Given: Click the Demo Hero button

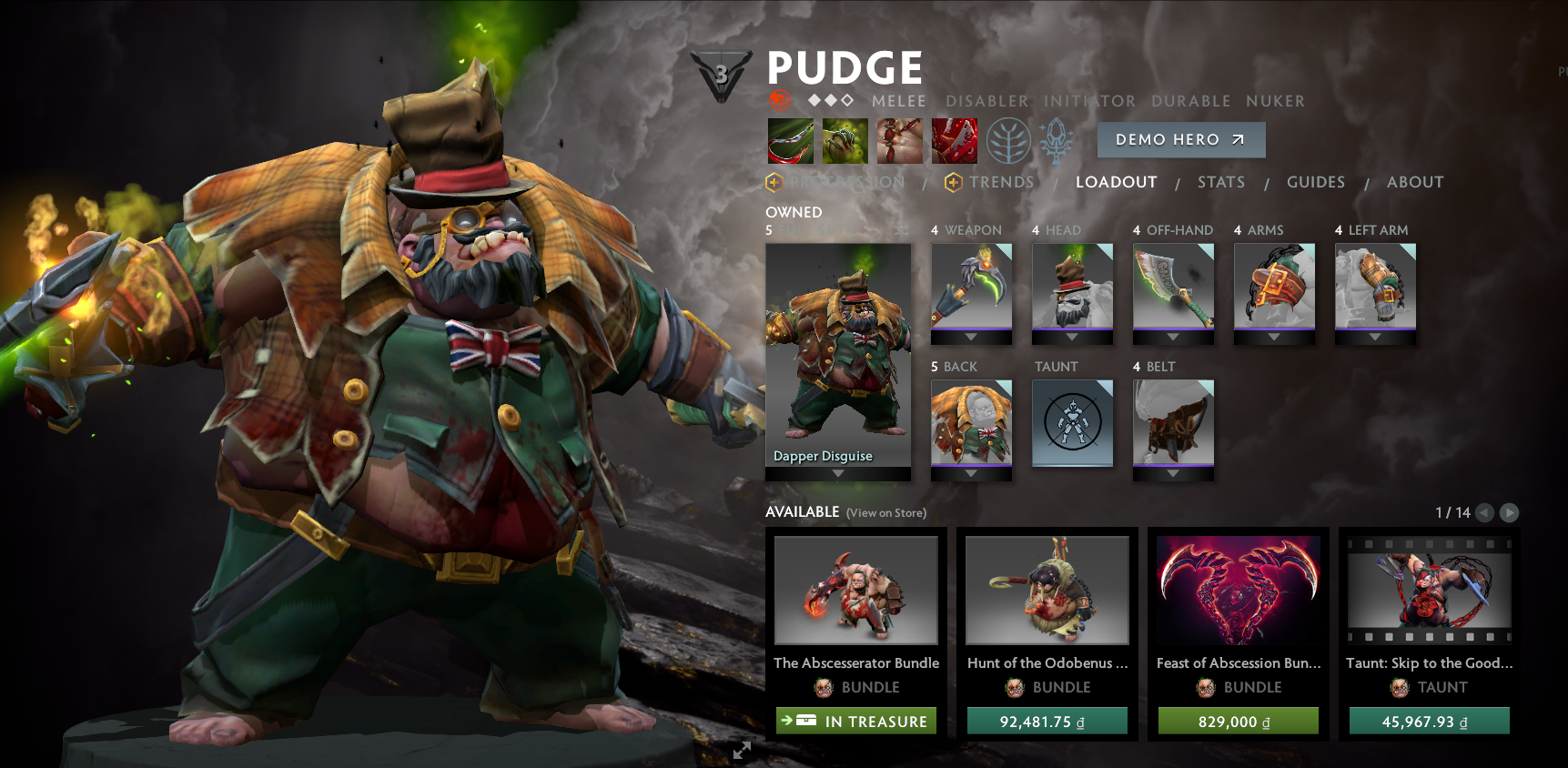Looking at the screenshot, I should [x=1180, y=139].
